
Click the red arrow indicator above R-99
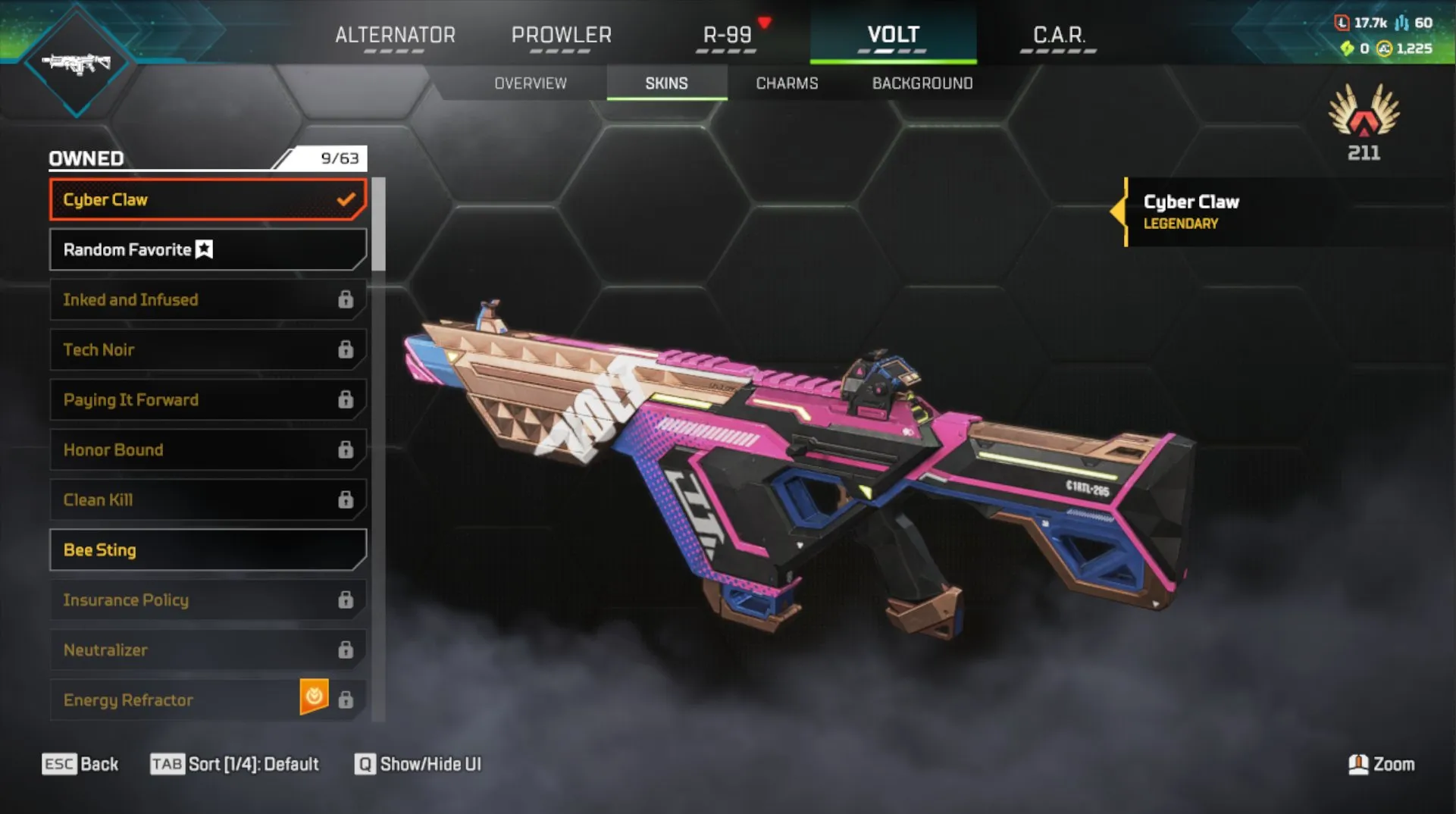pos(766,22)
